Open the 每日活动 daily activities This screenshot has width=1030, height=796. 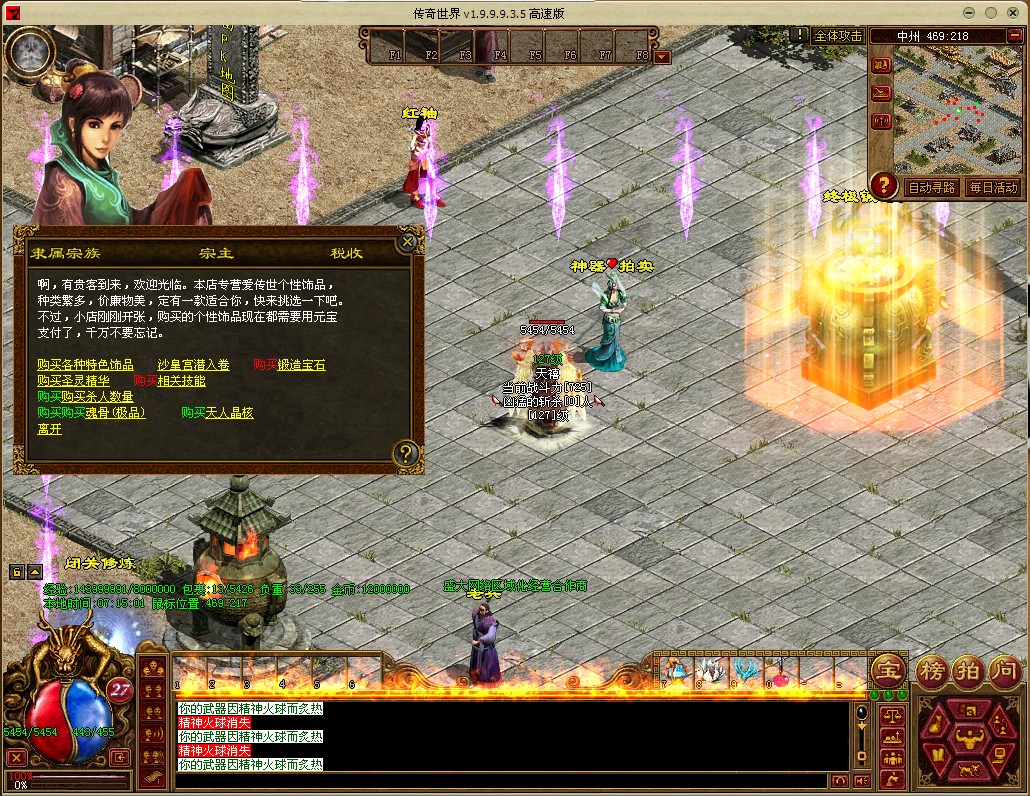click(992, 187)
